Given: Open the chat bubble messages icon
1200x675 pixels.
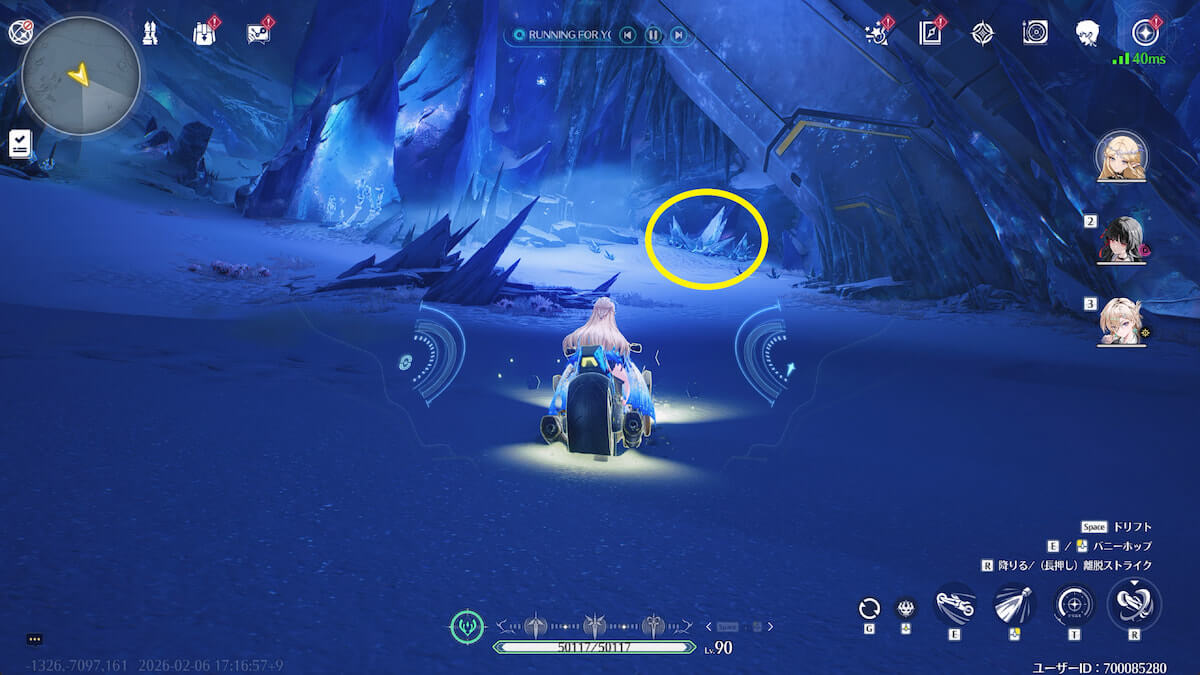Looking at the screenshot, I should (258, 33).
